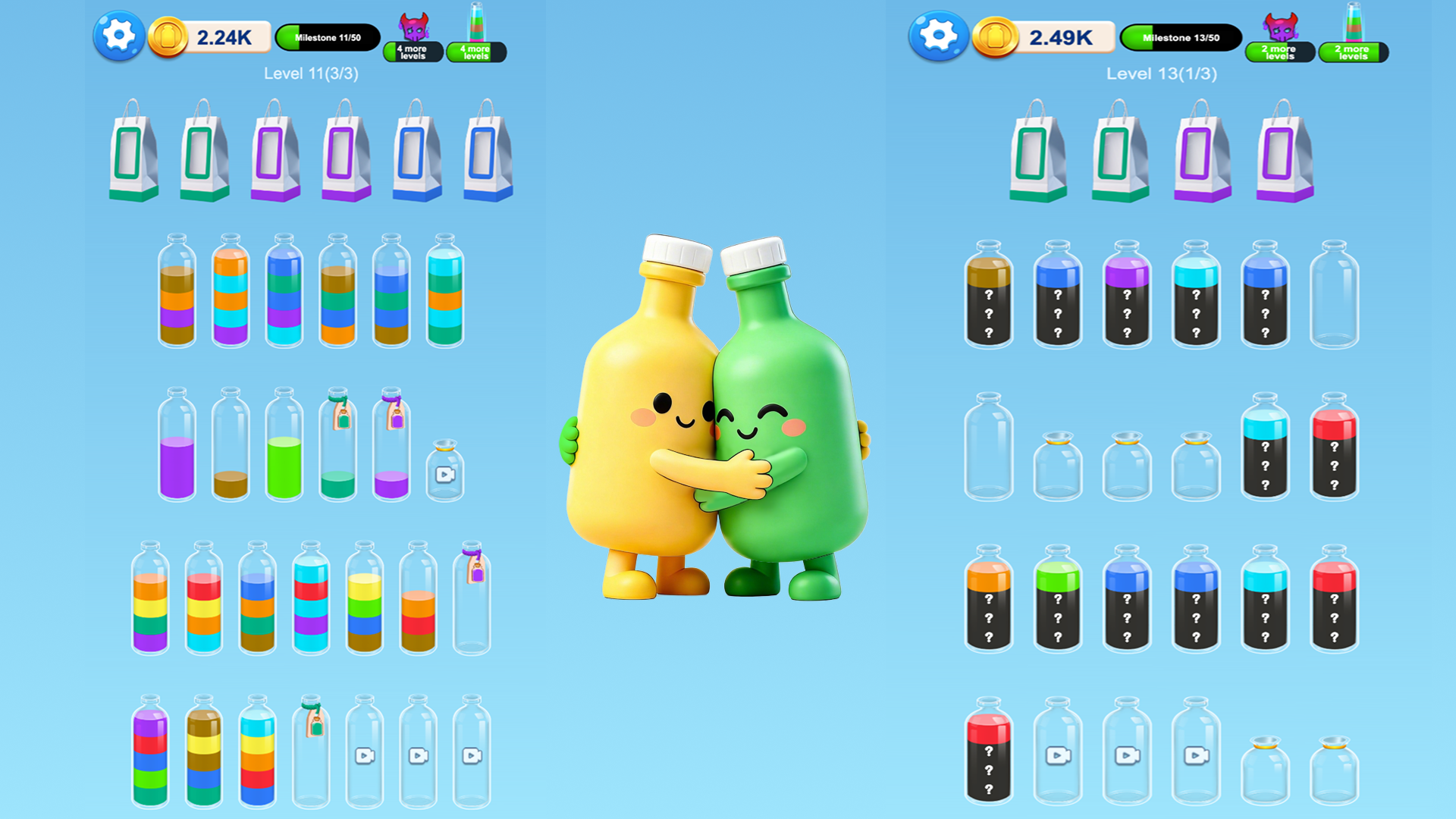The height and width of the screenshot is (819, 1456).
Task: Toggle the tagged empty bottle in the fourth row
Action: [470, 599]
